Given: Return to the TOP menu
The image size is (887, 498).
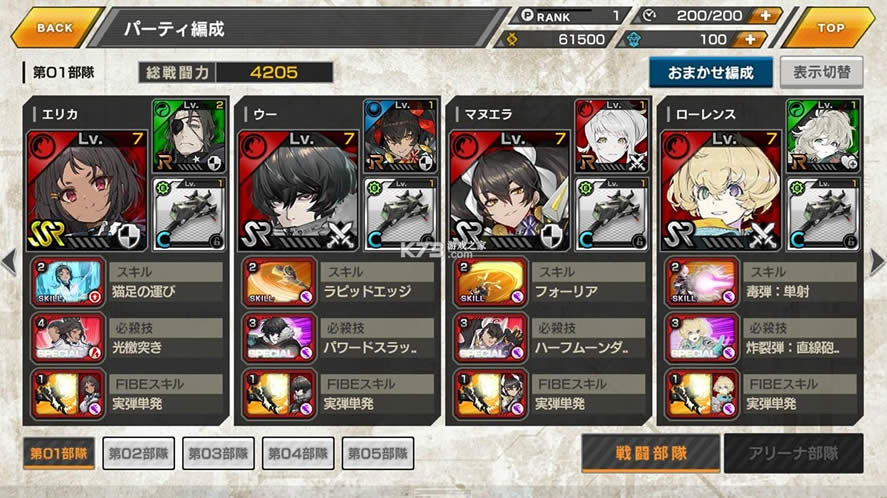Looking at the screenshot, I should point(829,27).
